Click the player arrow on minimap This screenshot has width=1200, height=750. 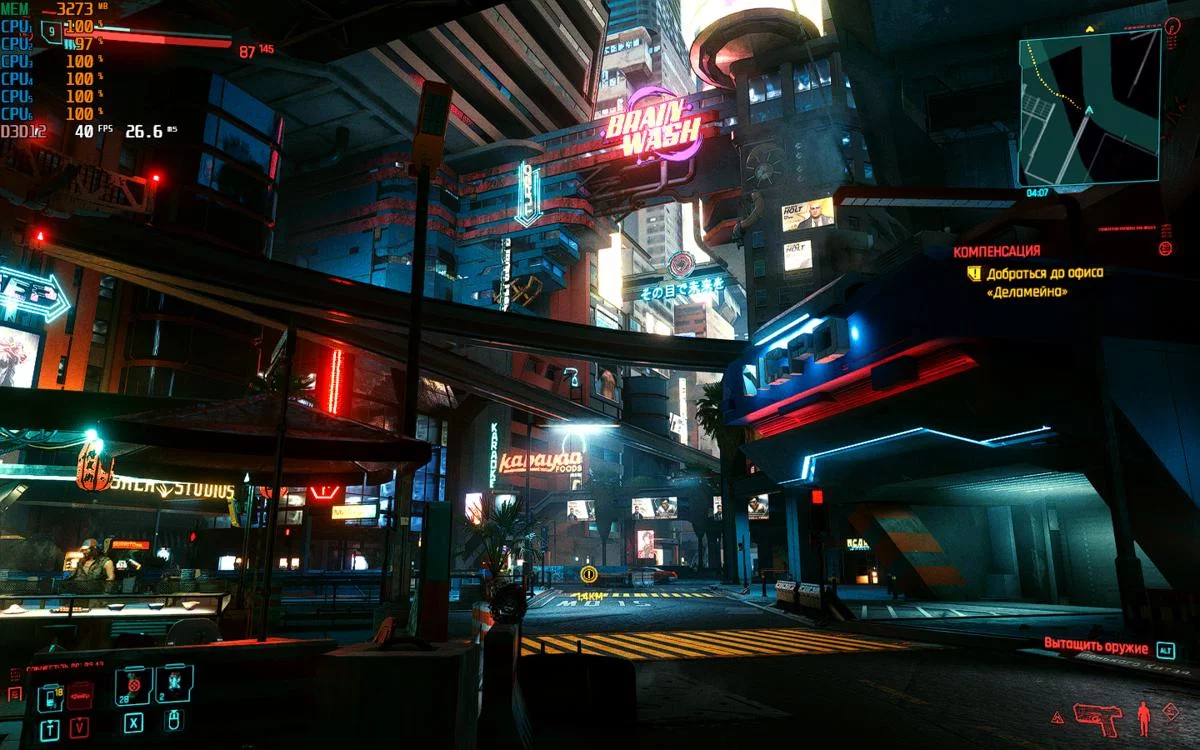[1089, 110]
